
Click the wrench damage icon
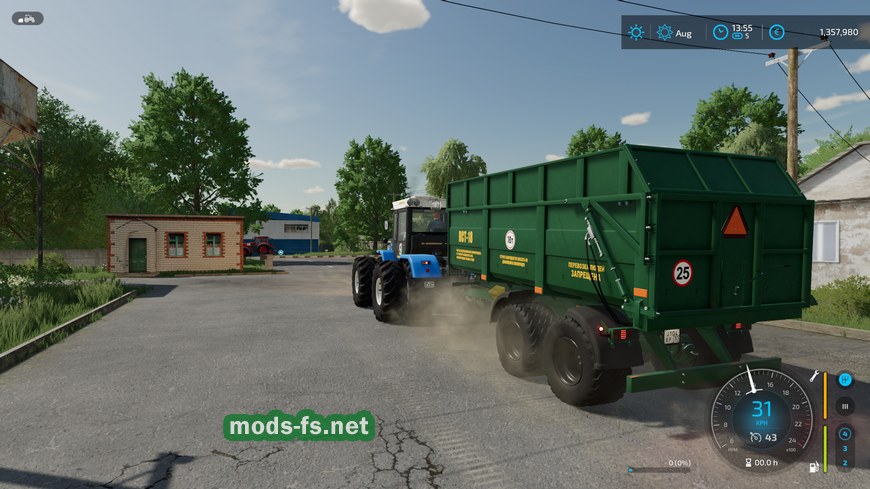pyautogui.click(x=815, y=376)
